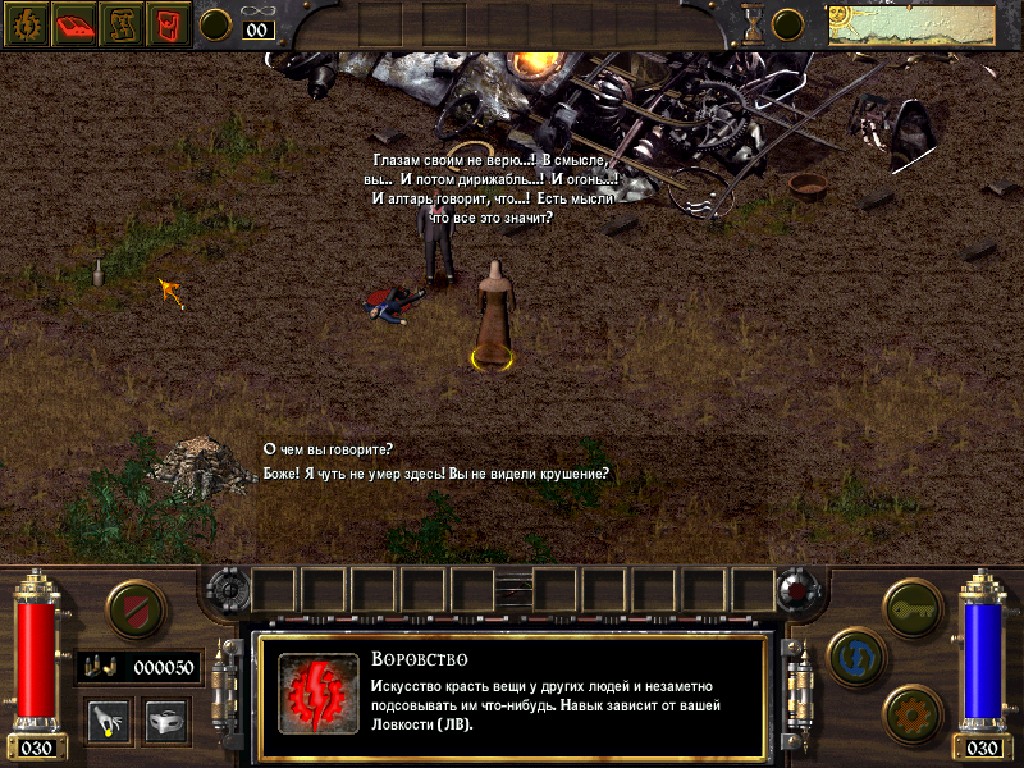This screenshot has width=1024, height=768.
Task: Click the red-centered hotbar scroll knob
Action: coord(796,589)
